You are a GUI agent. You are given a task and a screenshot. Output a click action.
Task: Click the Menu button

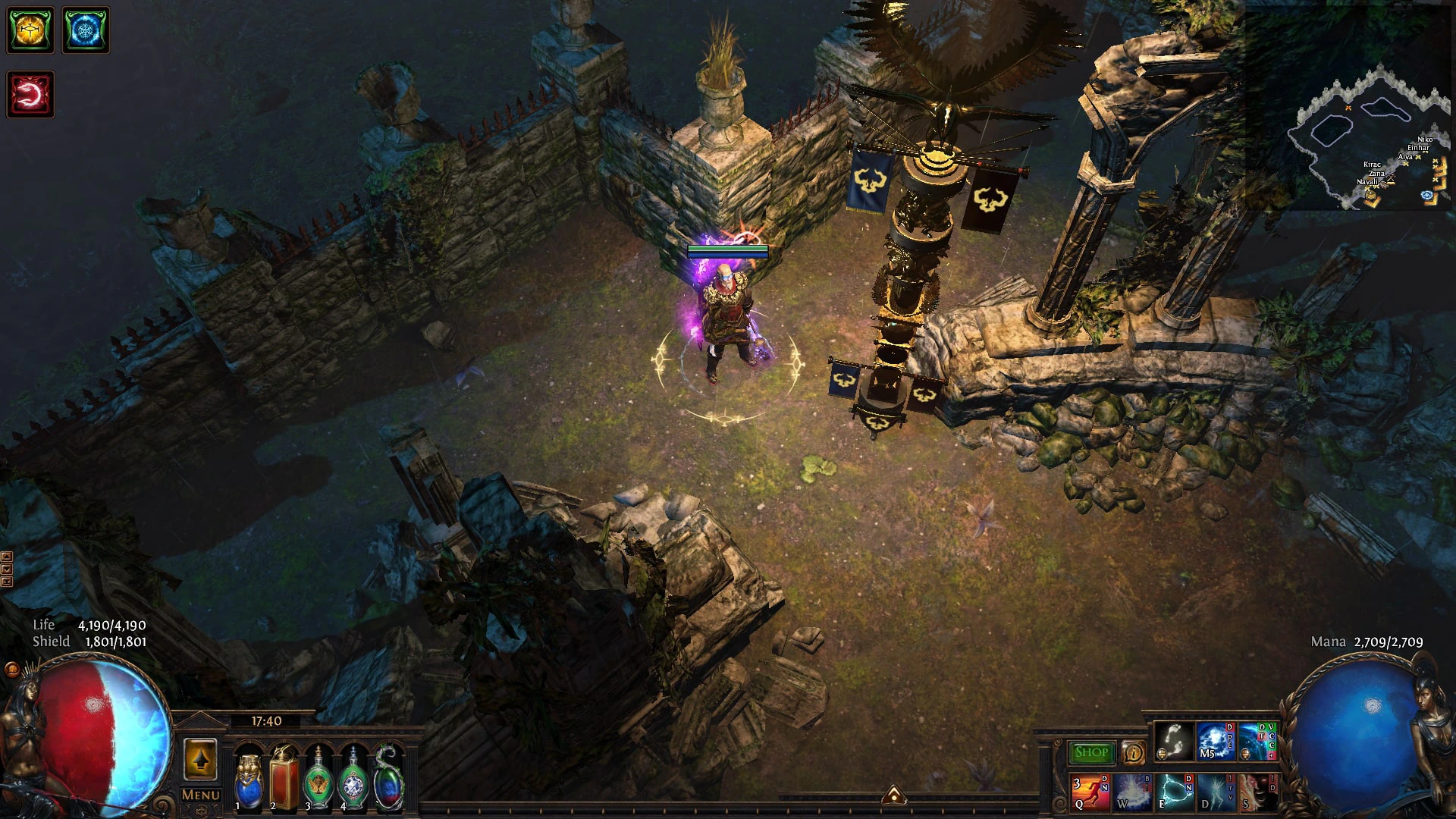coord(201,795)
